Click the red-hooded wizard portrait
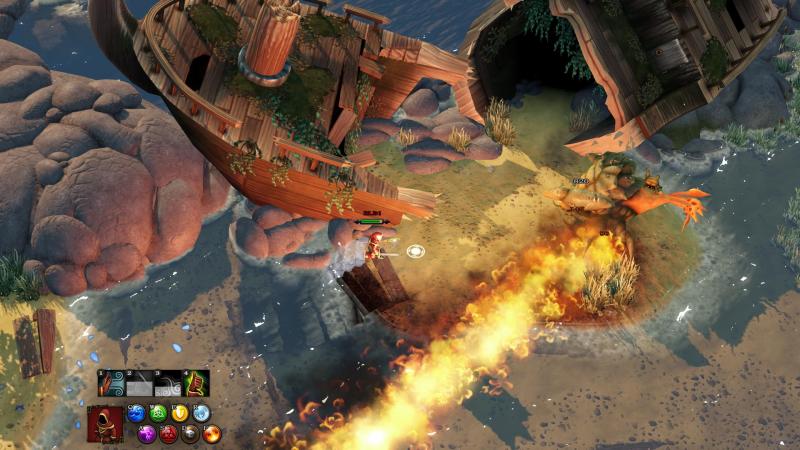The height and width of the screenshot is (450, 800). 105,424
